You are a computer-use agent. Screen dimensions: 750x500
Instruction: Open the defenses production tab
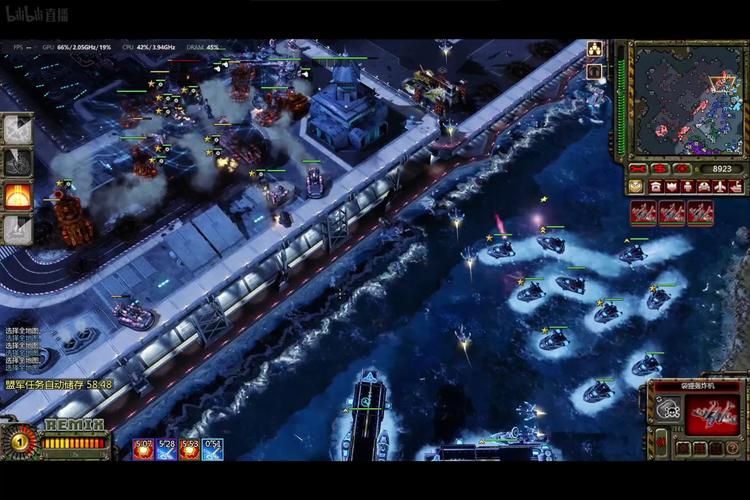[x=672, y=186]
